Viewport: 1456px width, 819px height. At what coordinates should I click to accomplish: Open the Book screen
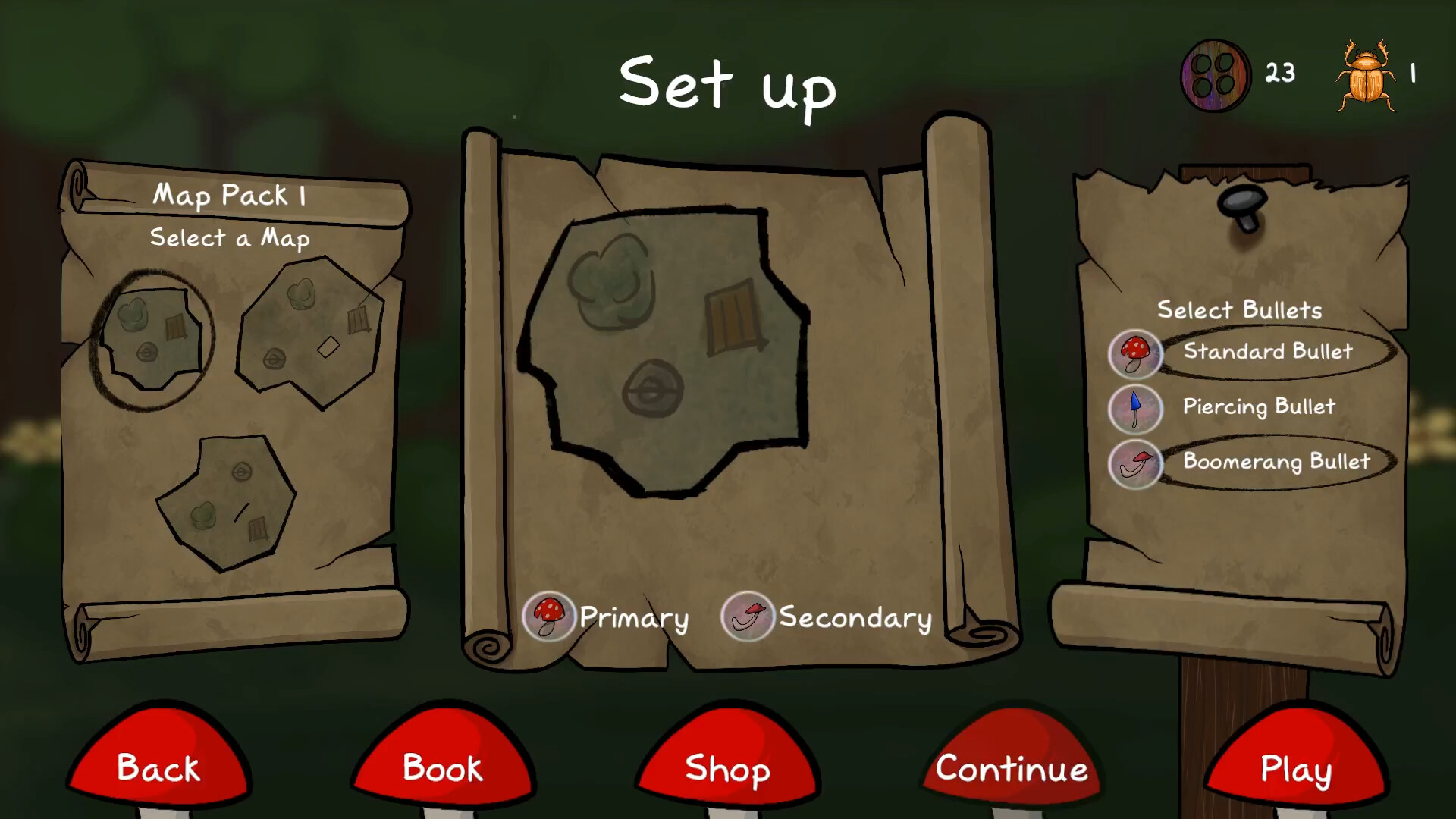[x=442, y=768]
